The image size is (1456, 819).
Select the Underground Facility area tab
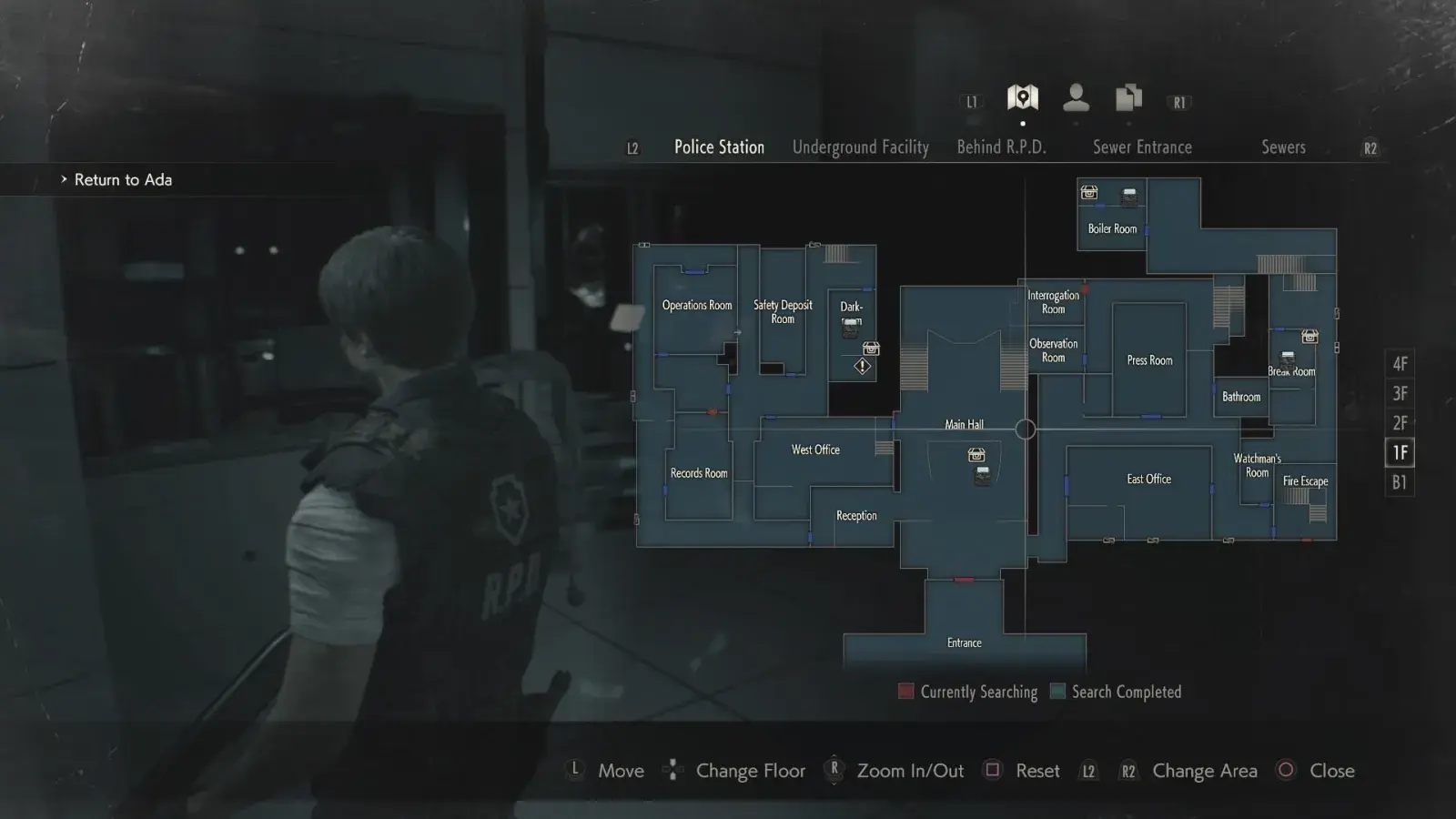click(x=860, y=147)
